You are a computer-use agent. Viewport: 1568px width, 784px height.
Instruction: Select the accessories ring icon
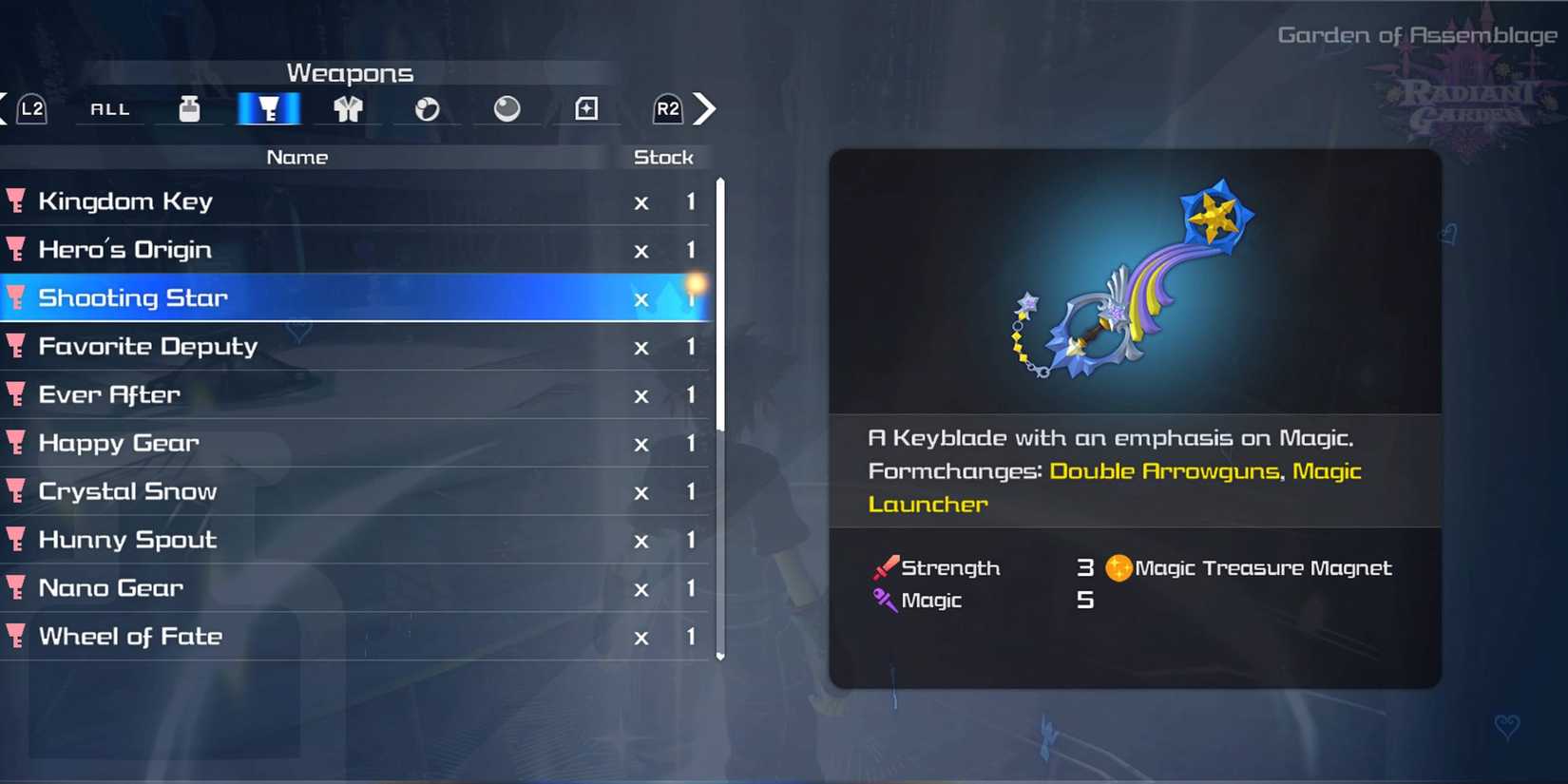pyautogui.click(x=428, y=108)
